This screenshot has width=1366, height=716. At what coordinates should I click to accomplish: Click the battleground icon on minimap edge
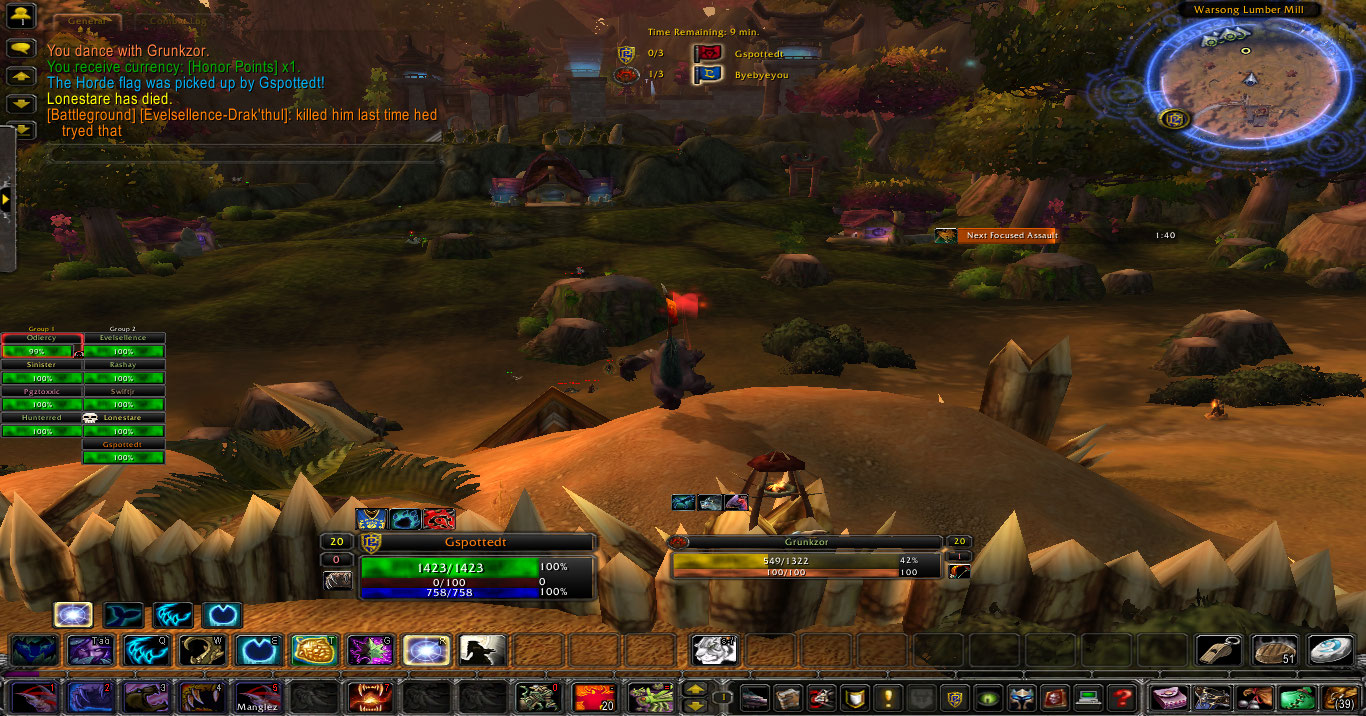click(1175, 119)
